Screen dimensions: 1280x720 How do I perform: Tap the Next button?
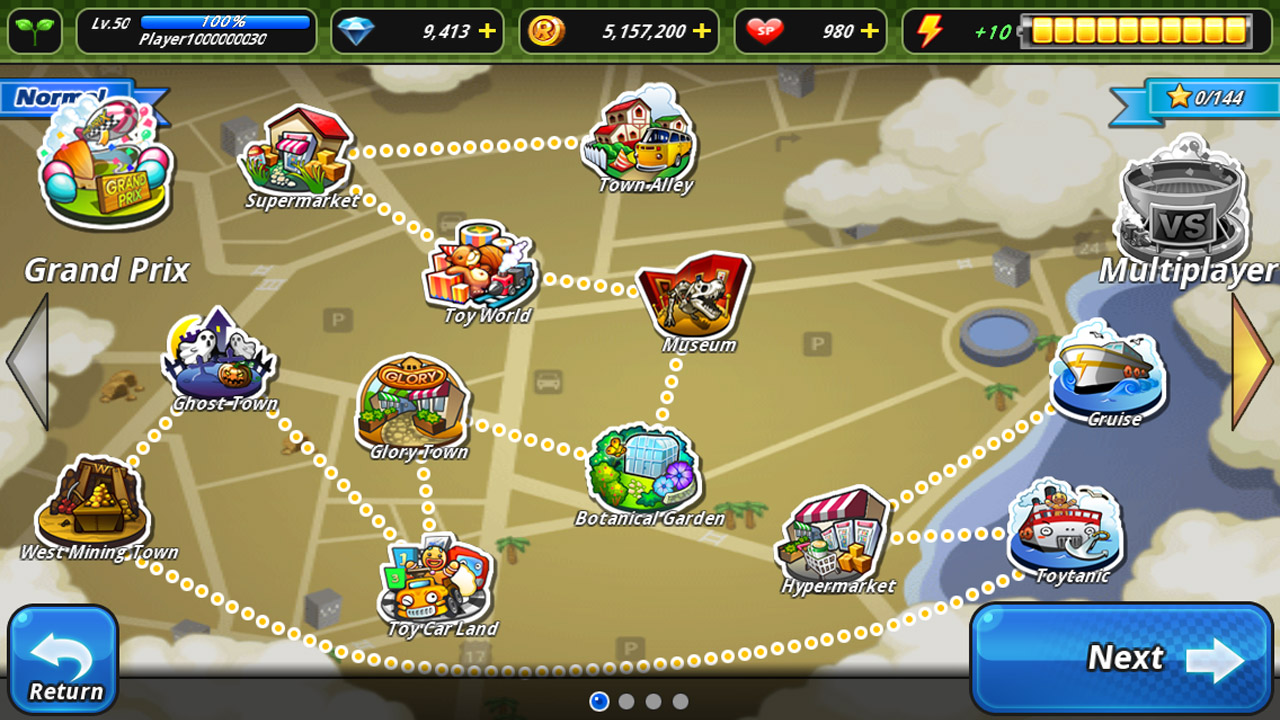point(1121,657)
